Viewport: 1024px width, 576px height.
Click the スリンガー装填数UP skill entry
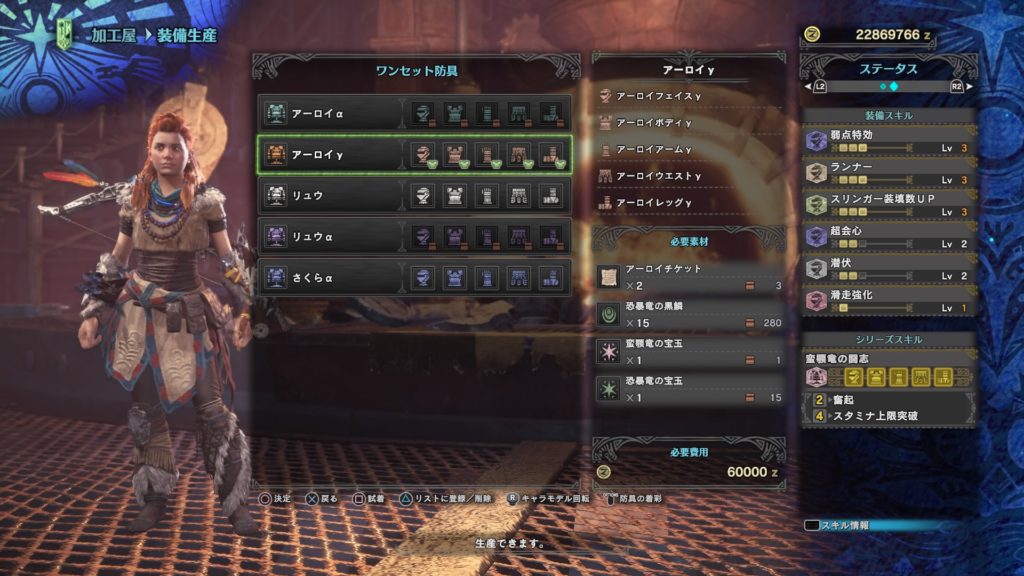coord(889,204)
